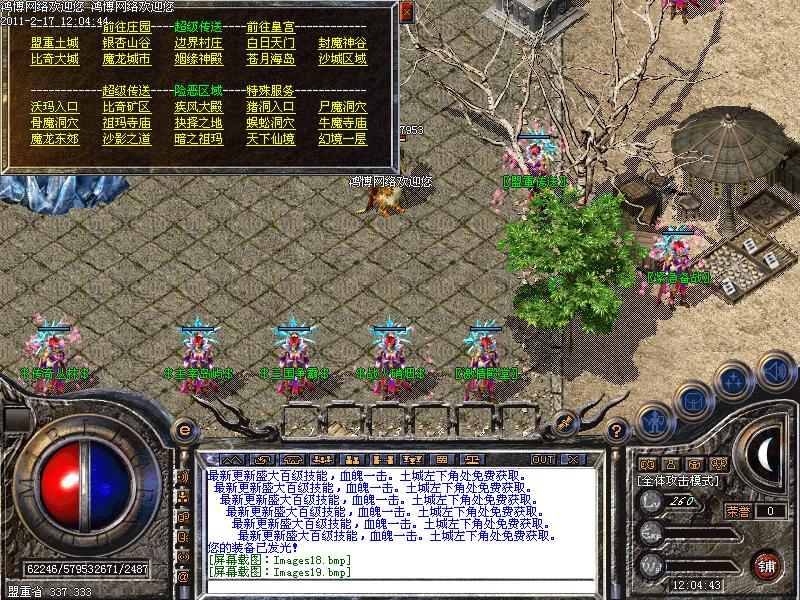800x600 pixels.
Task: Enter 疾风大殿 via the menu
Action: click(199, 106)
